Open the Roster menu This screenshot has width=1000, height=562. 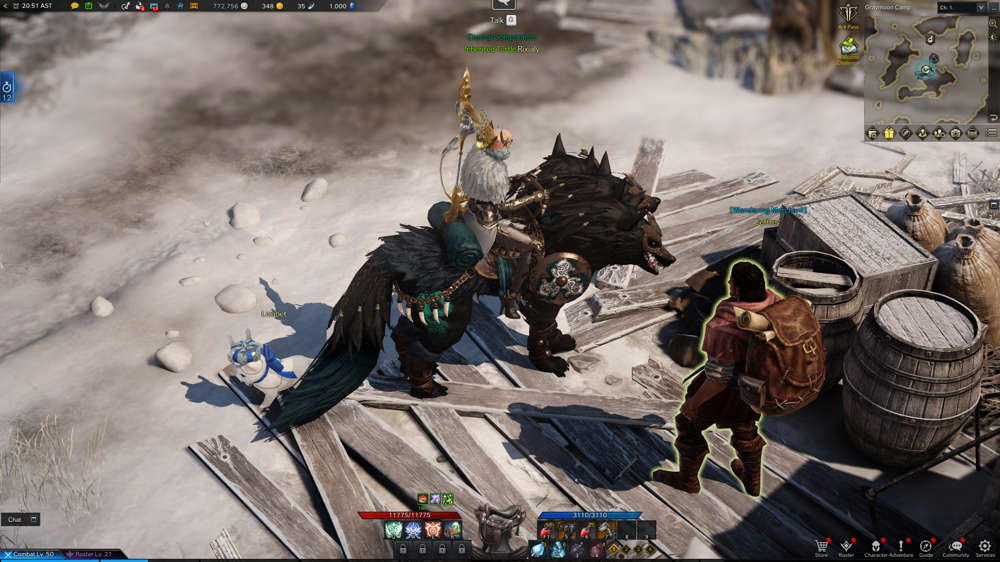tap(847, 546)
